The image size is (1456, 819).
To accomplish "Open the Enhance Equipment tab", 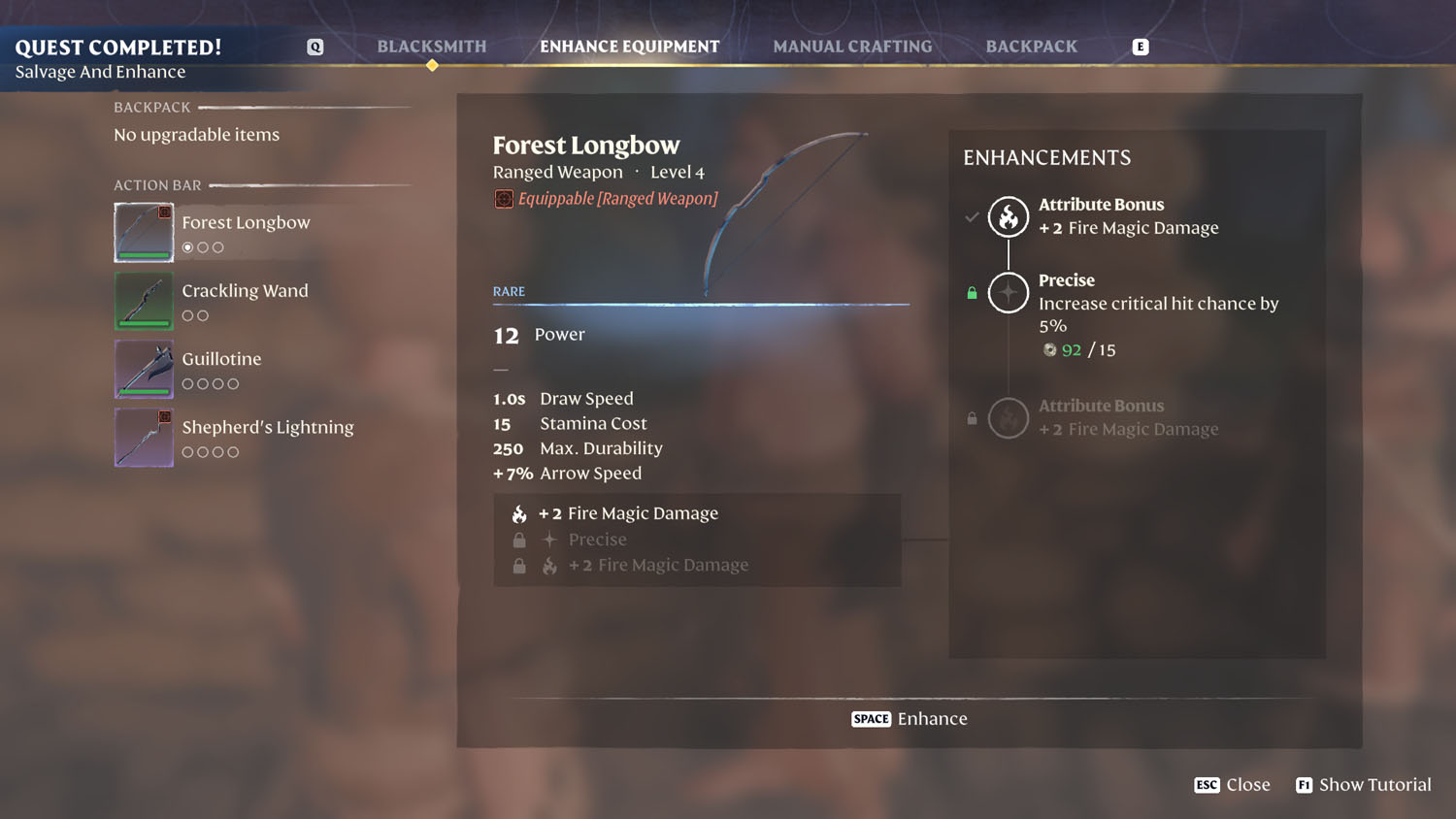I will pyautogui.click(x=629, y=47).
